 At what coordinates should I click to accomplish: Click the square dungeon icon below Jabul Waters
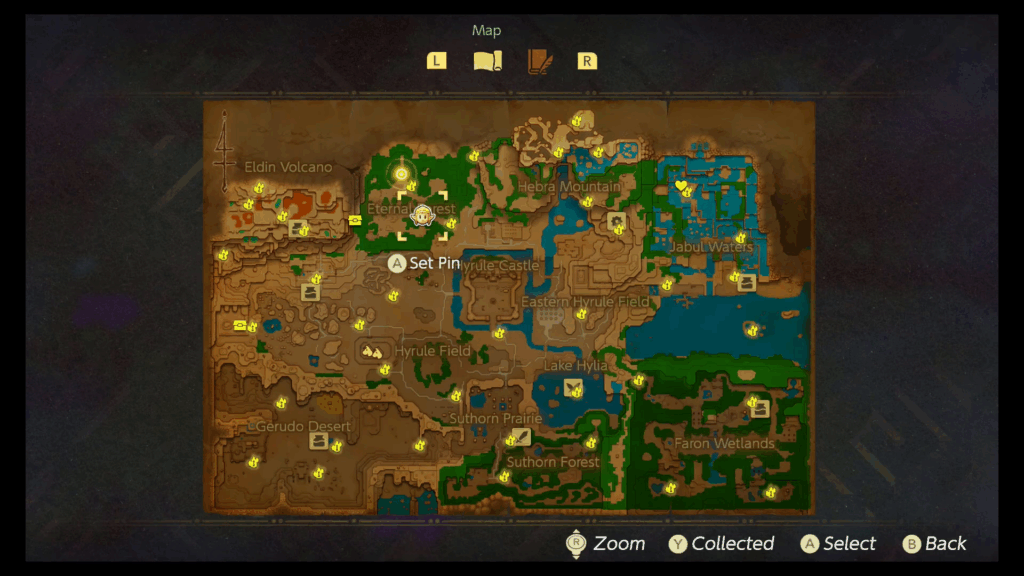coord(746,283)
